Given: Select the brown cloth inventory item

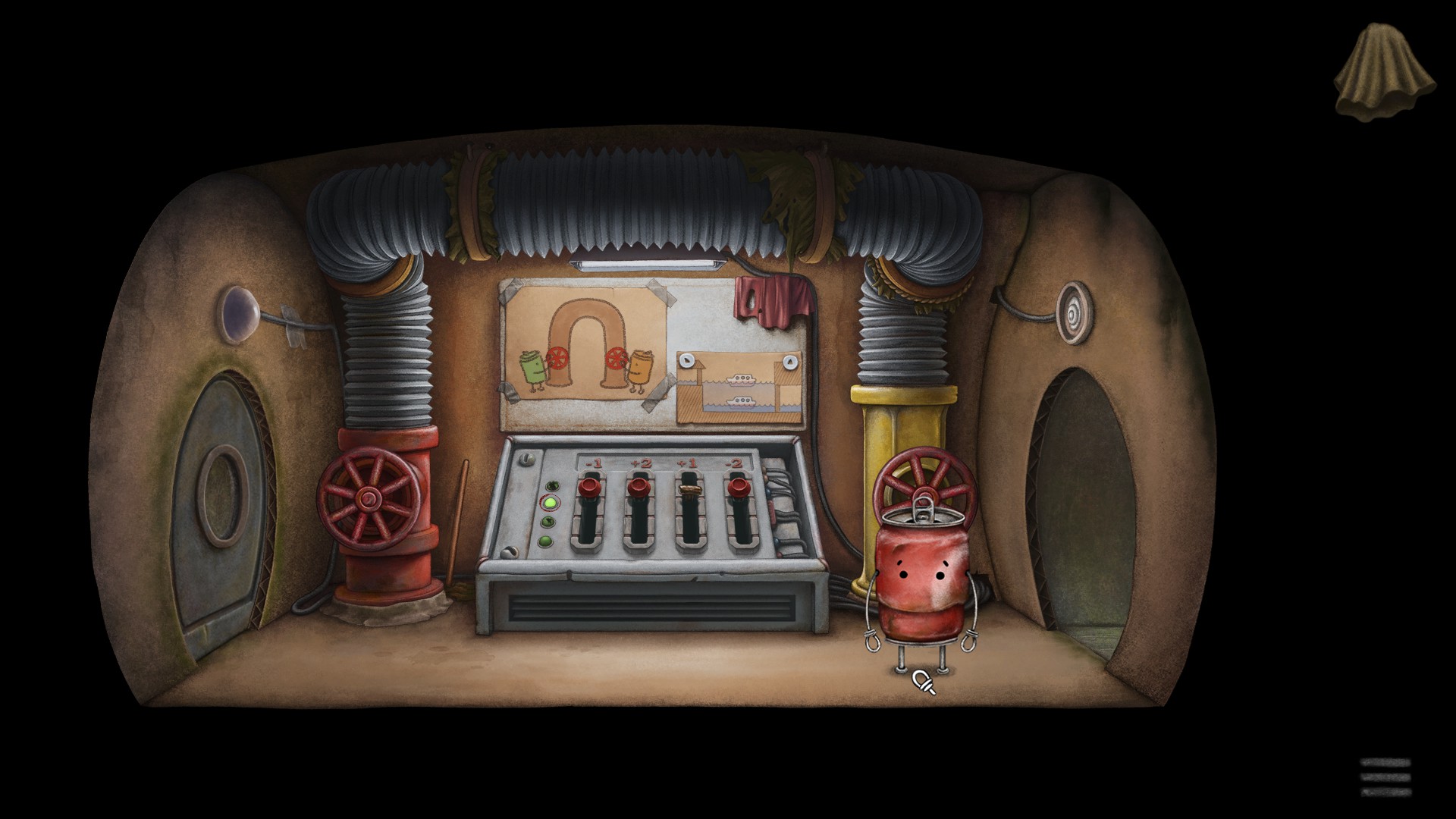Looking at the screenshot, I should [1384, 72].
